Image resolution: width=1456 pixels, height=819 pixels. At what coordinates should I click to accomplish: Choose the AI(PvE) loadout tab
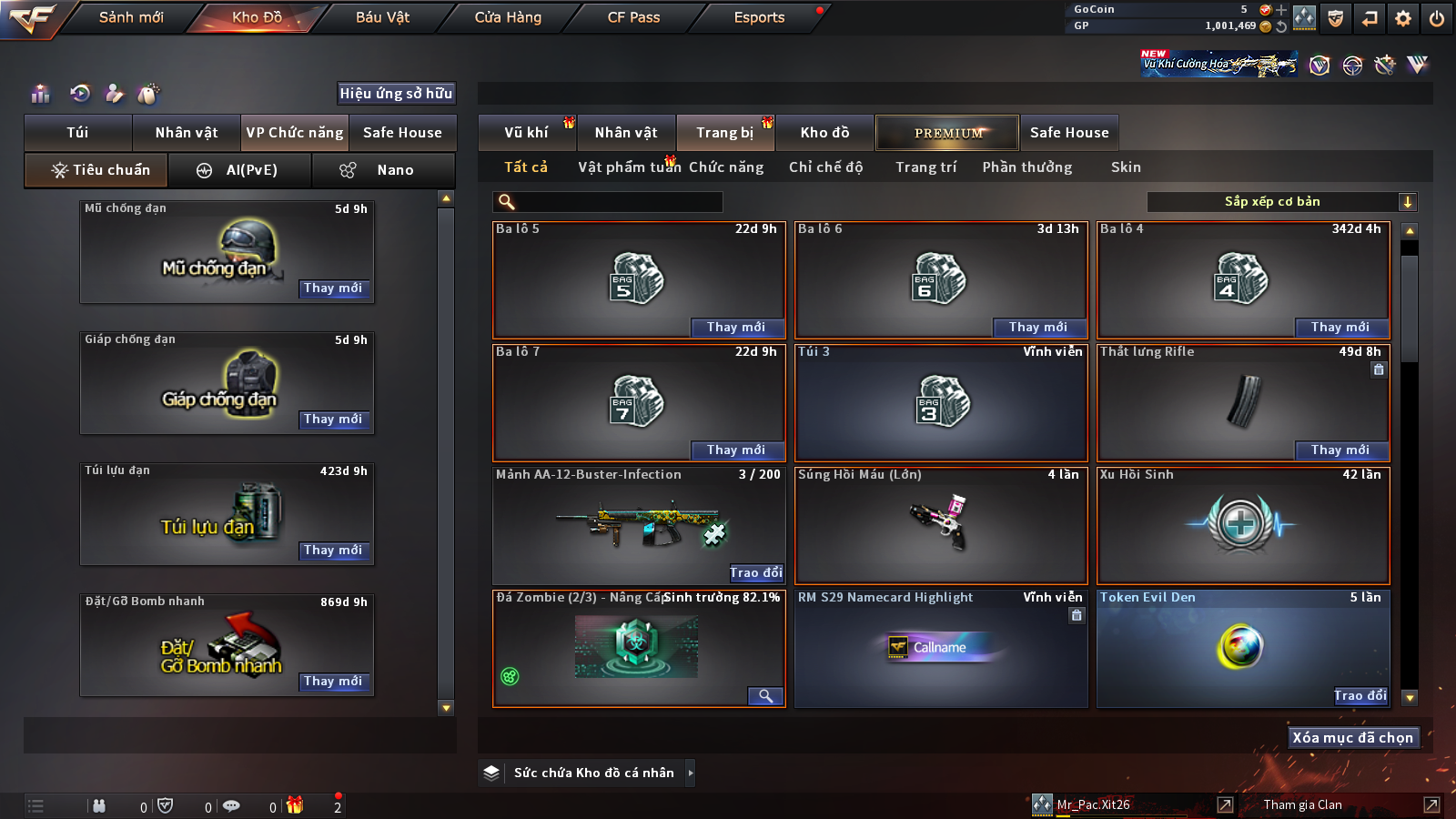point(240,170)
